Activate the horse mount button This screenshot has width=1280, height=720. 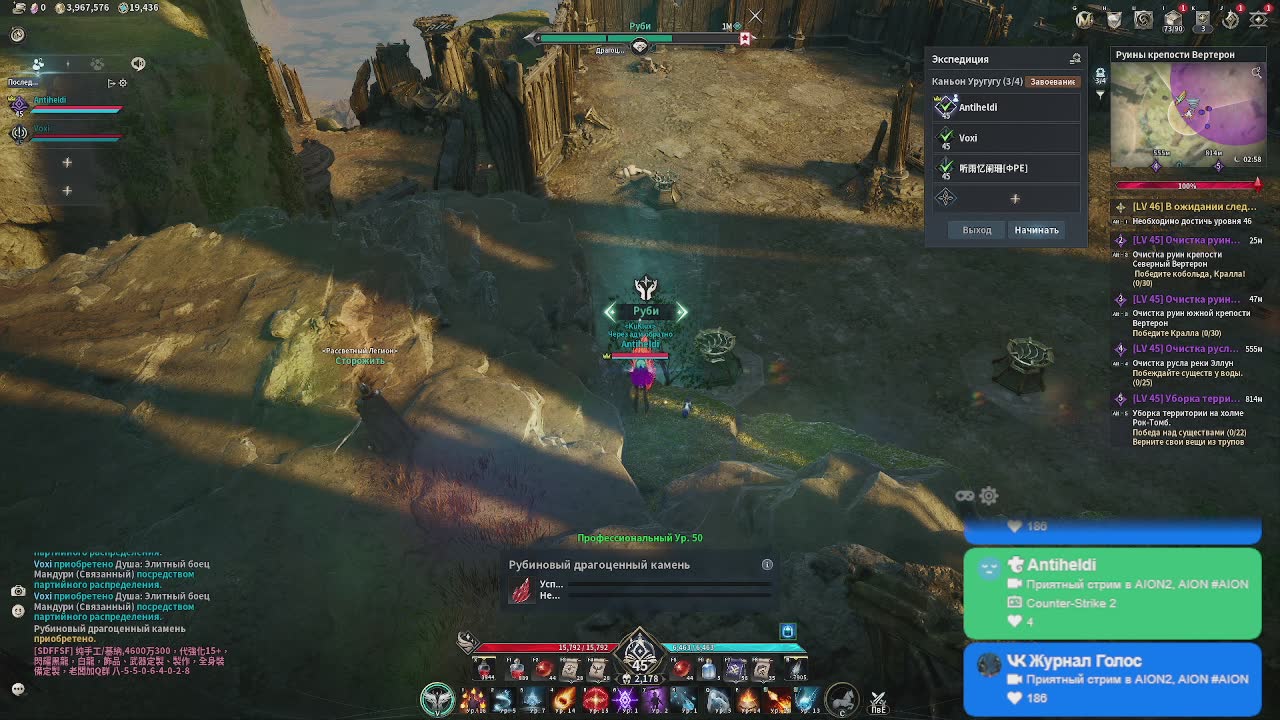842,699
